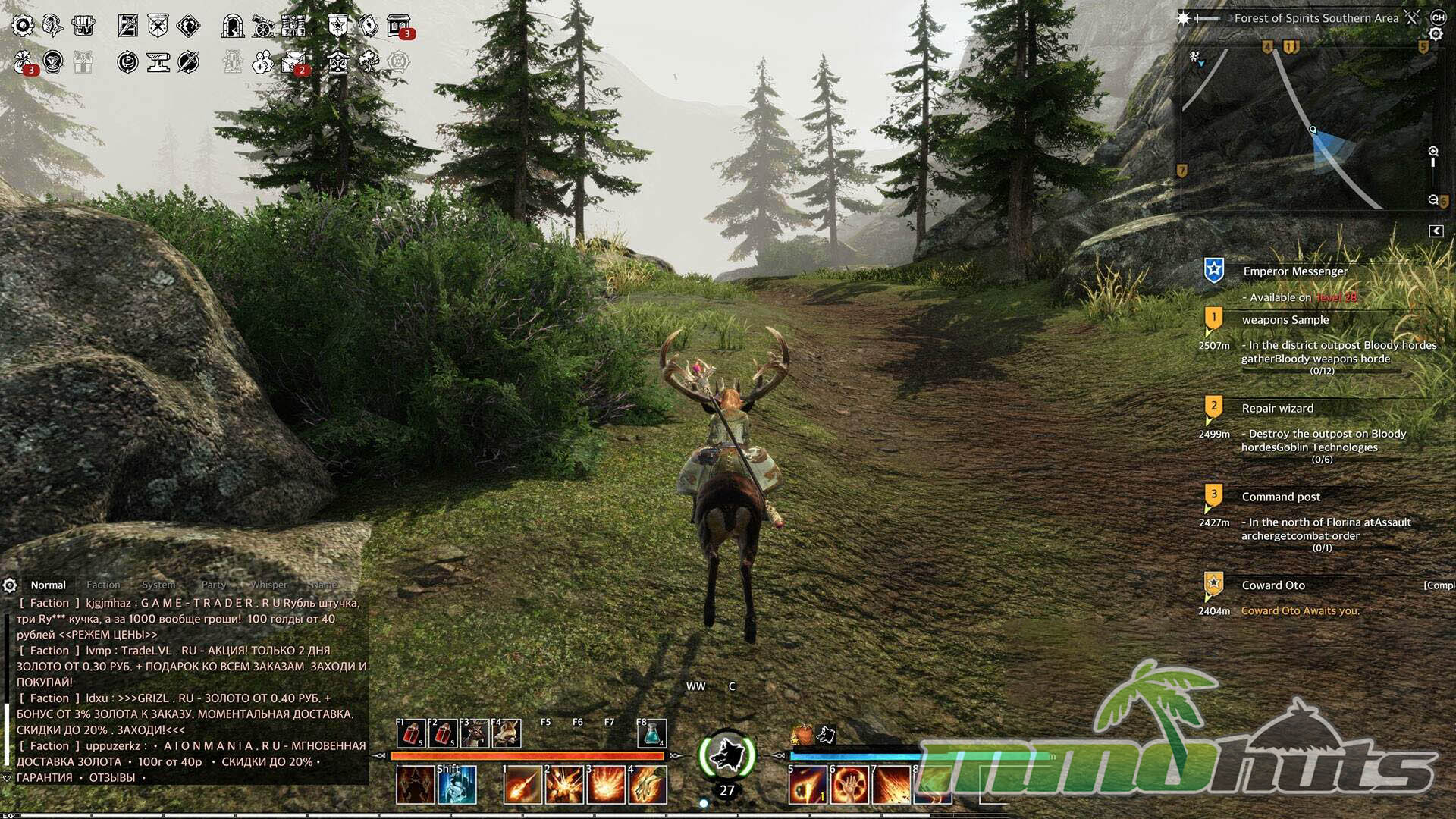The width and height of the screenshot is (1456, 819).
Task: Summon the deer mount in slot F3
Action: click(x=475, y=733)
